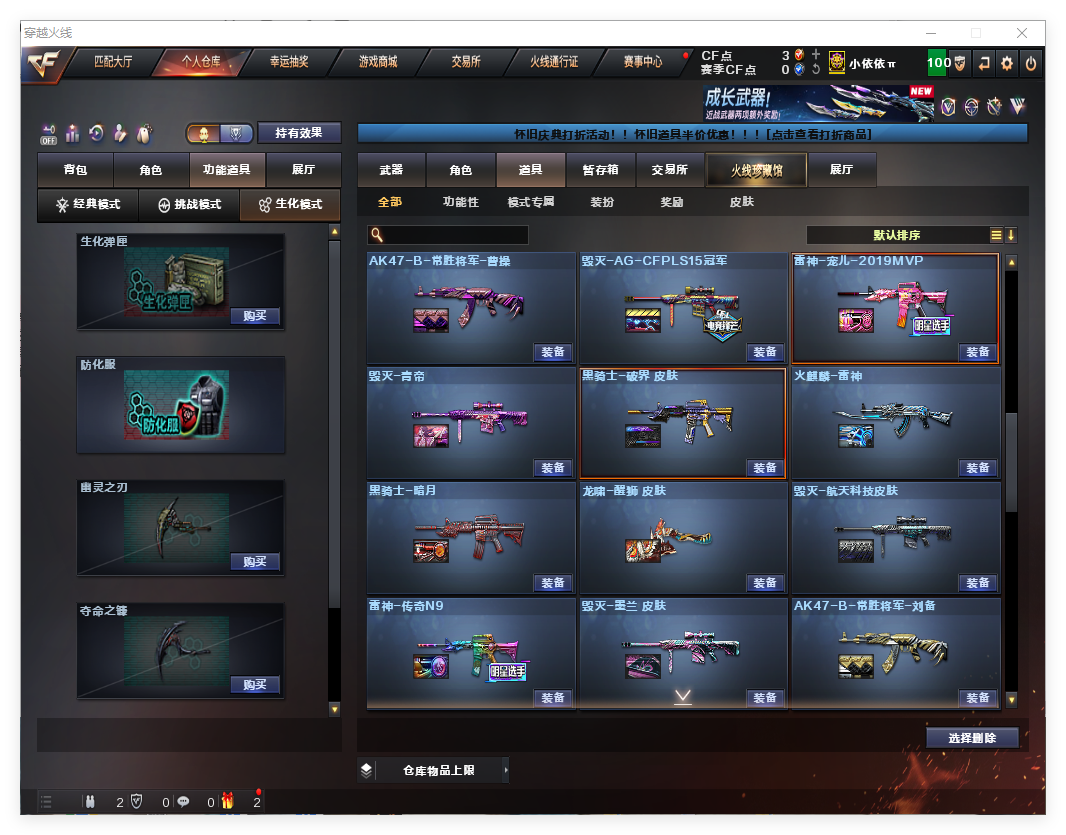Open the 火线通行证 battle pass
Image resolution: width=1066 pixels, height=835 pixels.
(554, 62)
